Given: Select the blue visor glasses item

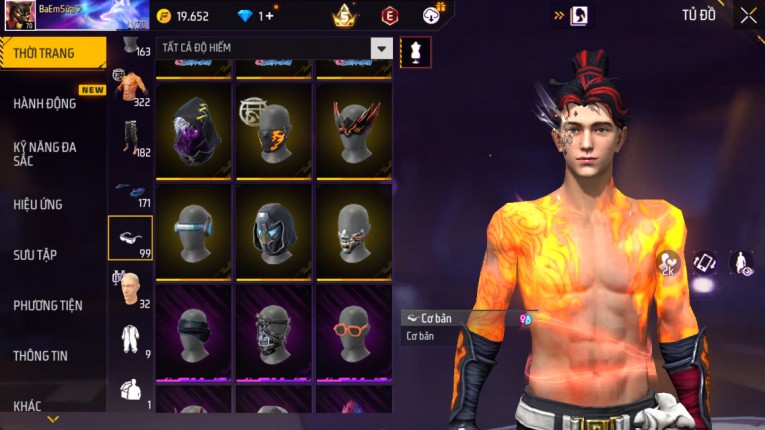Looking at the screenshot, I should click(x=194, y=231).
